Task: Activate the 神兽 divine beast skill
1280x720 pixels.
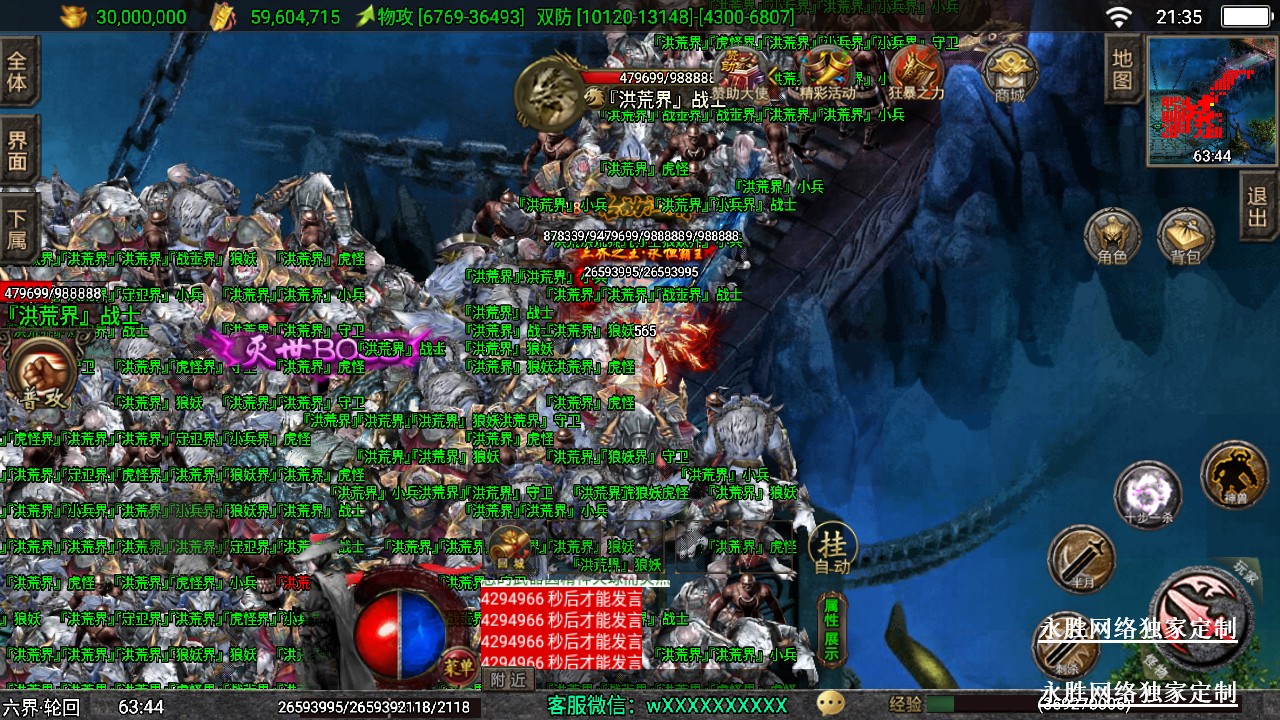Action: [1234, 474]
